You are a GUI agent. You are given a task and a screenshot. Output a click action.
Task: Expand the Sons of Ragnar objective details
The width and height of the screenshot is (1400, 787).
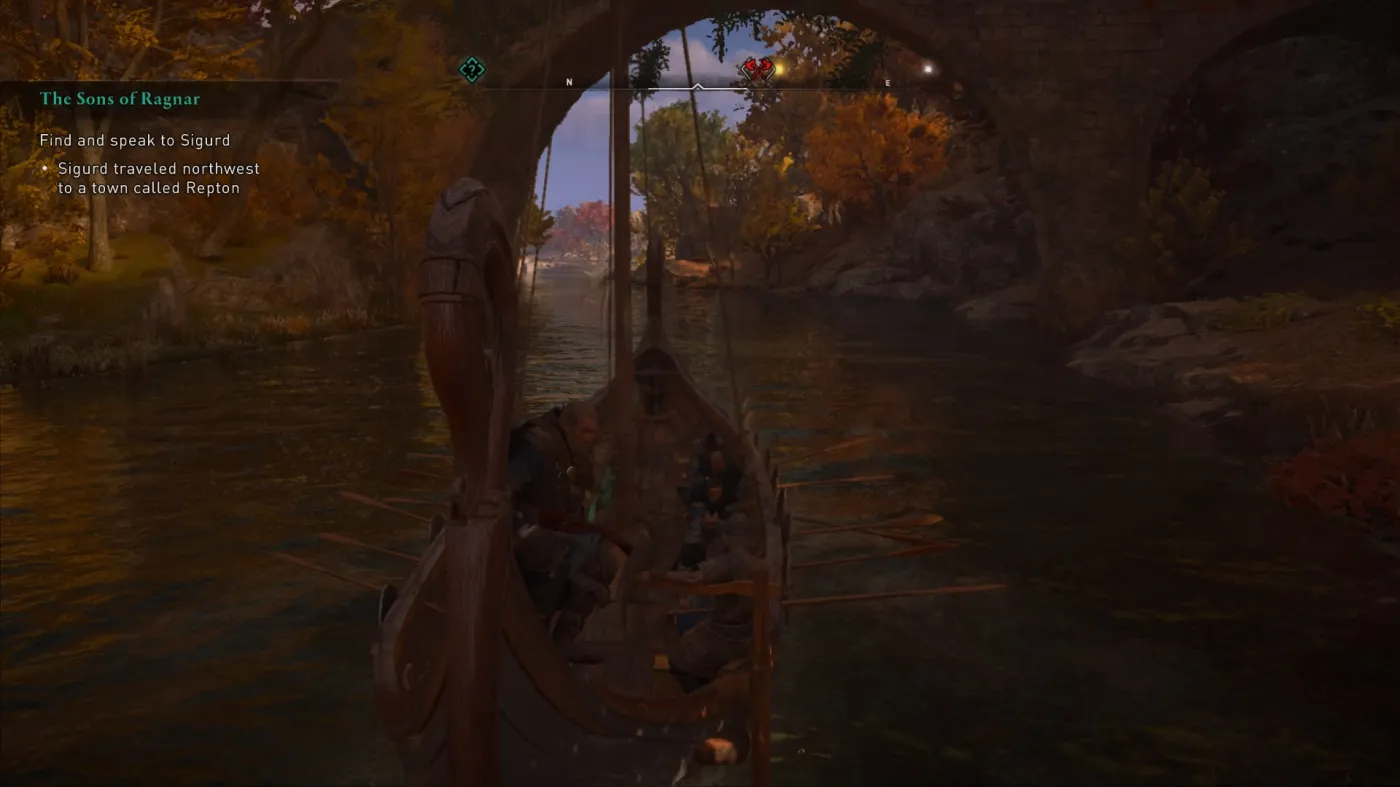118,98
